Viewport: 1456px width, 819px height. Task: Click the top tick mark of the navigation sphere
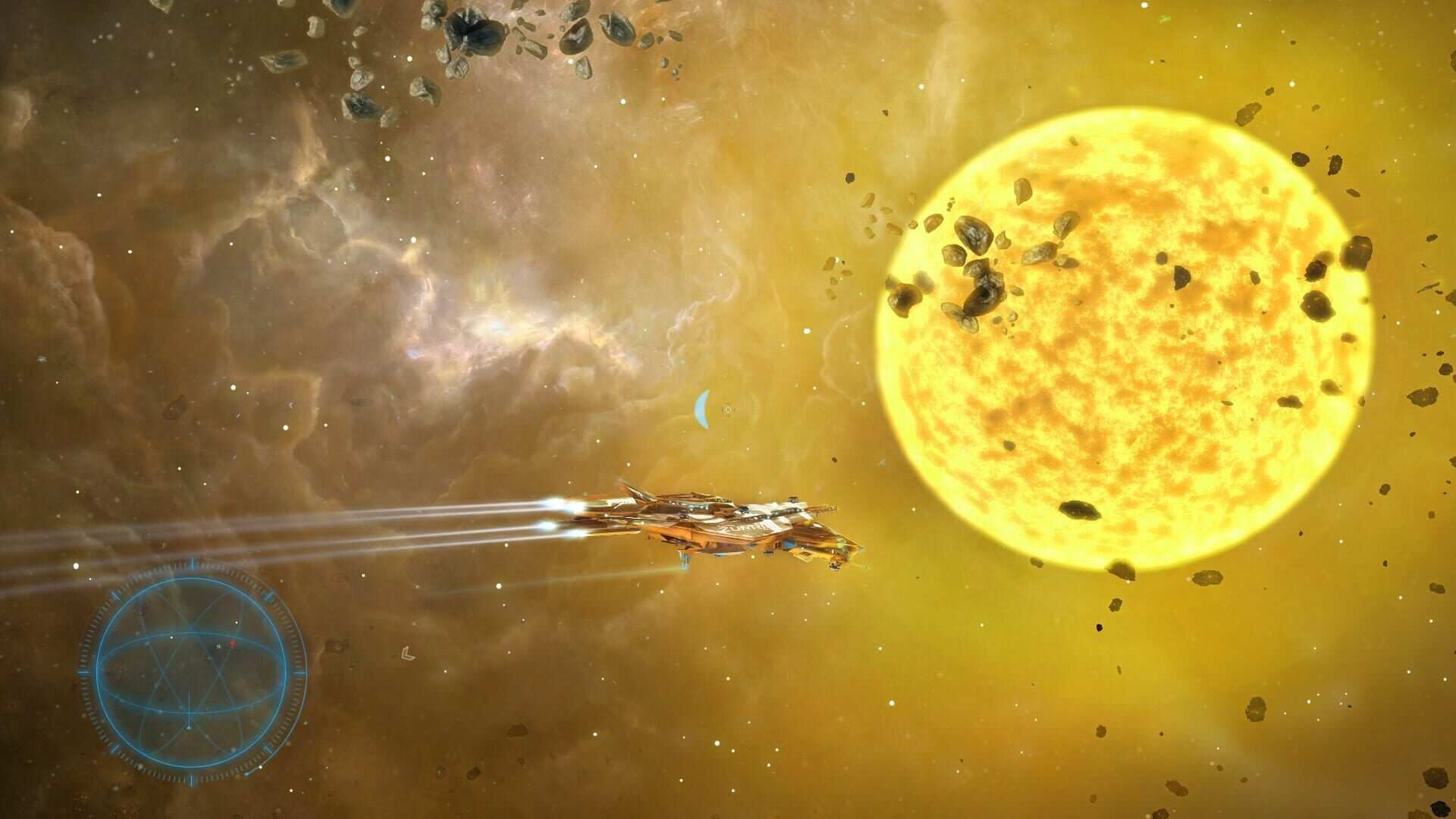point(192,564)
